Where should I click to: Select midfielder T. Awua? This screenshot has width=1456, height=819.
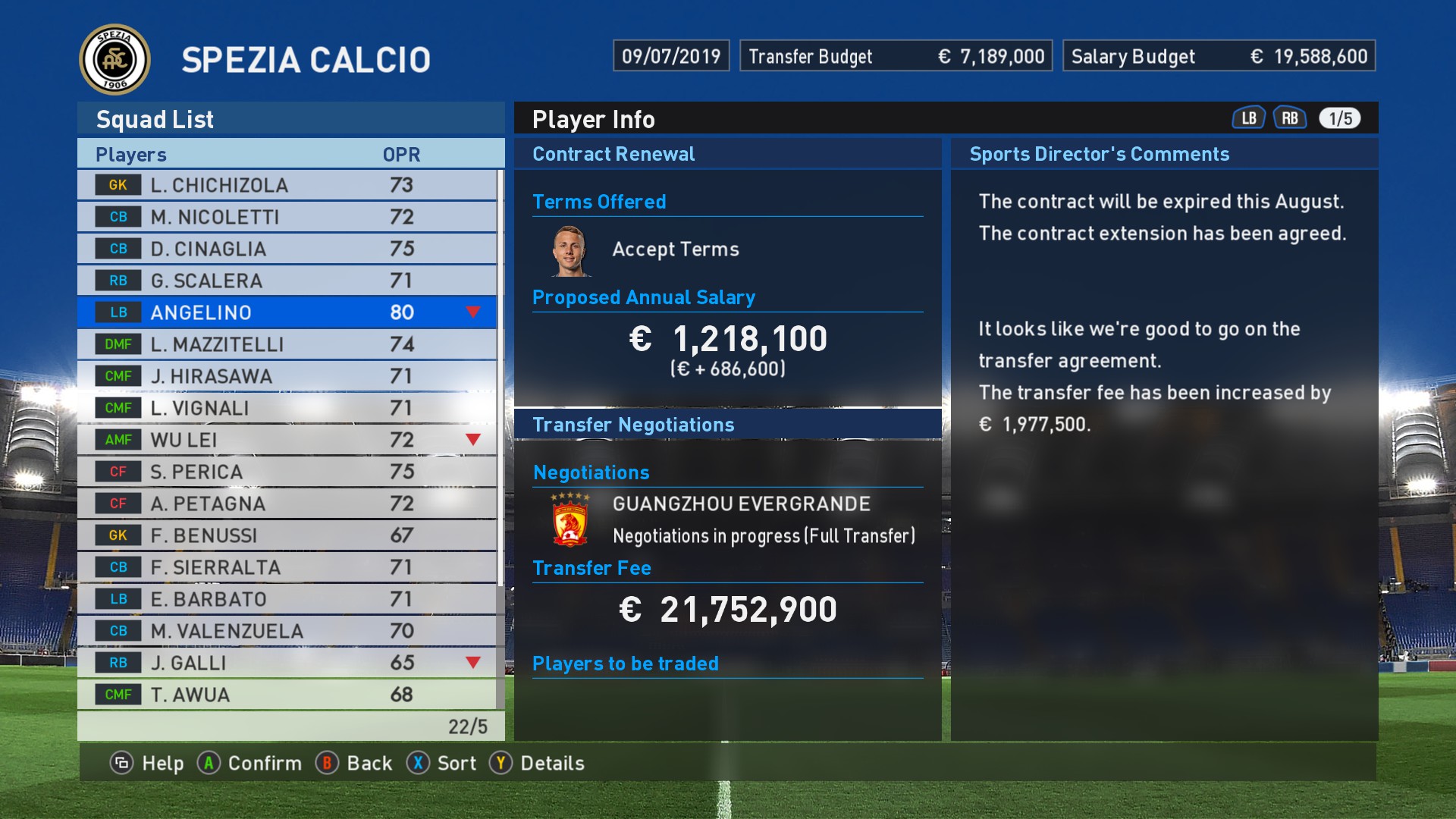point(287,695)
